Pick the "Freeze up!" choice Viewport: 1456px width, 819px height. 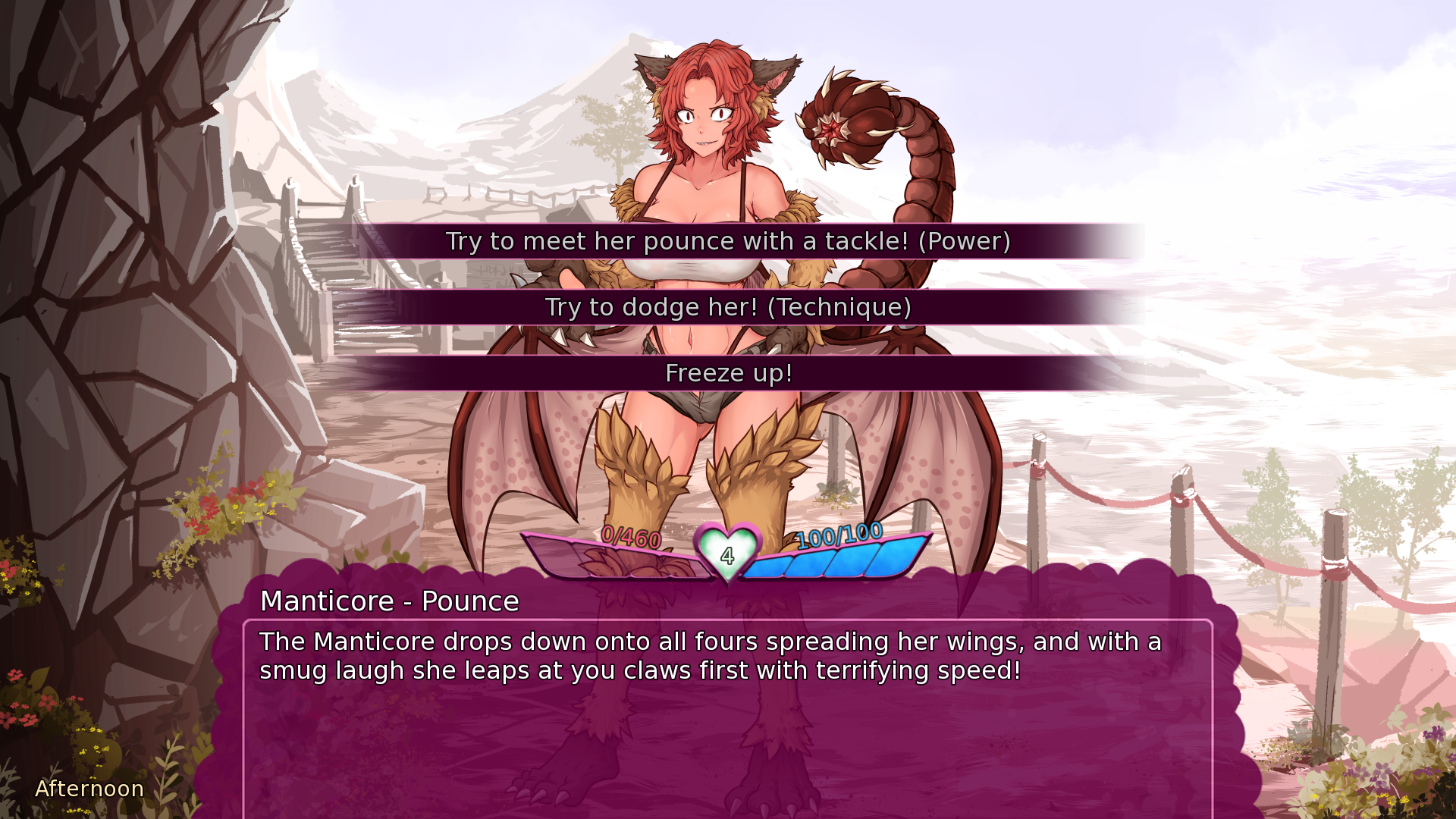(728, 373)
